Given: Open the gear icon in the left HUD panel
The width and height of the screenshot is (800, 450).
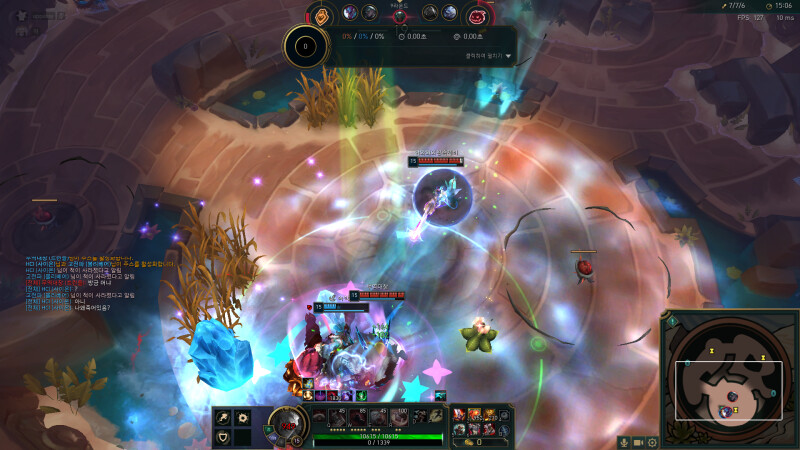Looking at the screenshot, I should click(x=242, y=417).
